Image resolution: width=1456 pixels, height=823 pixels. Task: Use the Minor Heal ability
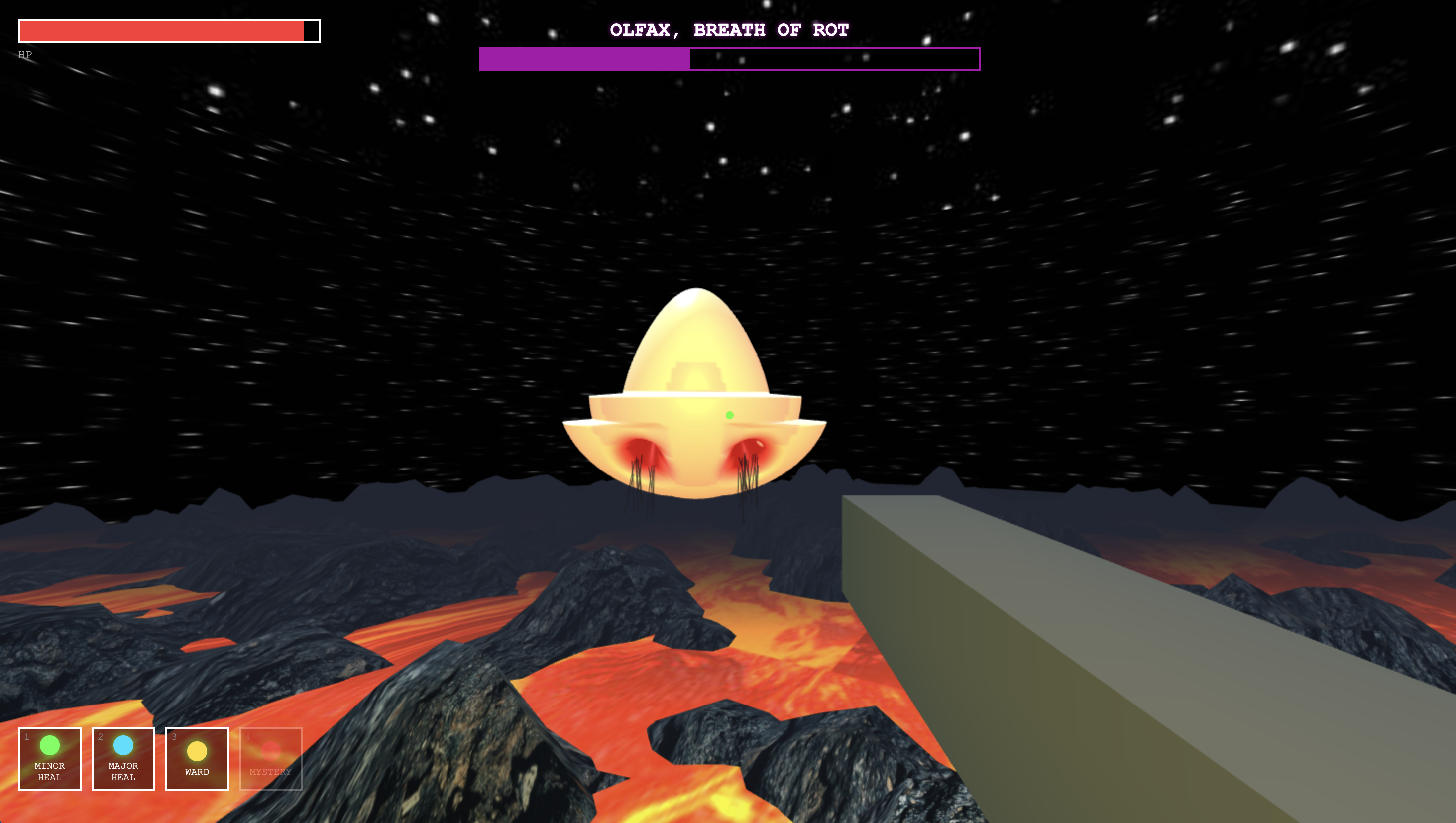(x=50, y=759)
